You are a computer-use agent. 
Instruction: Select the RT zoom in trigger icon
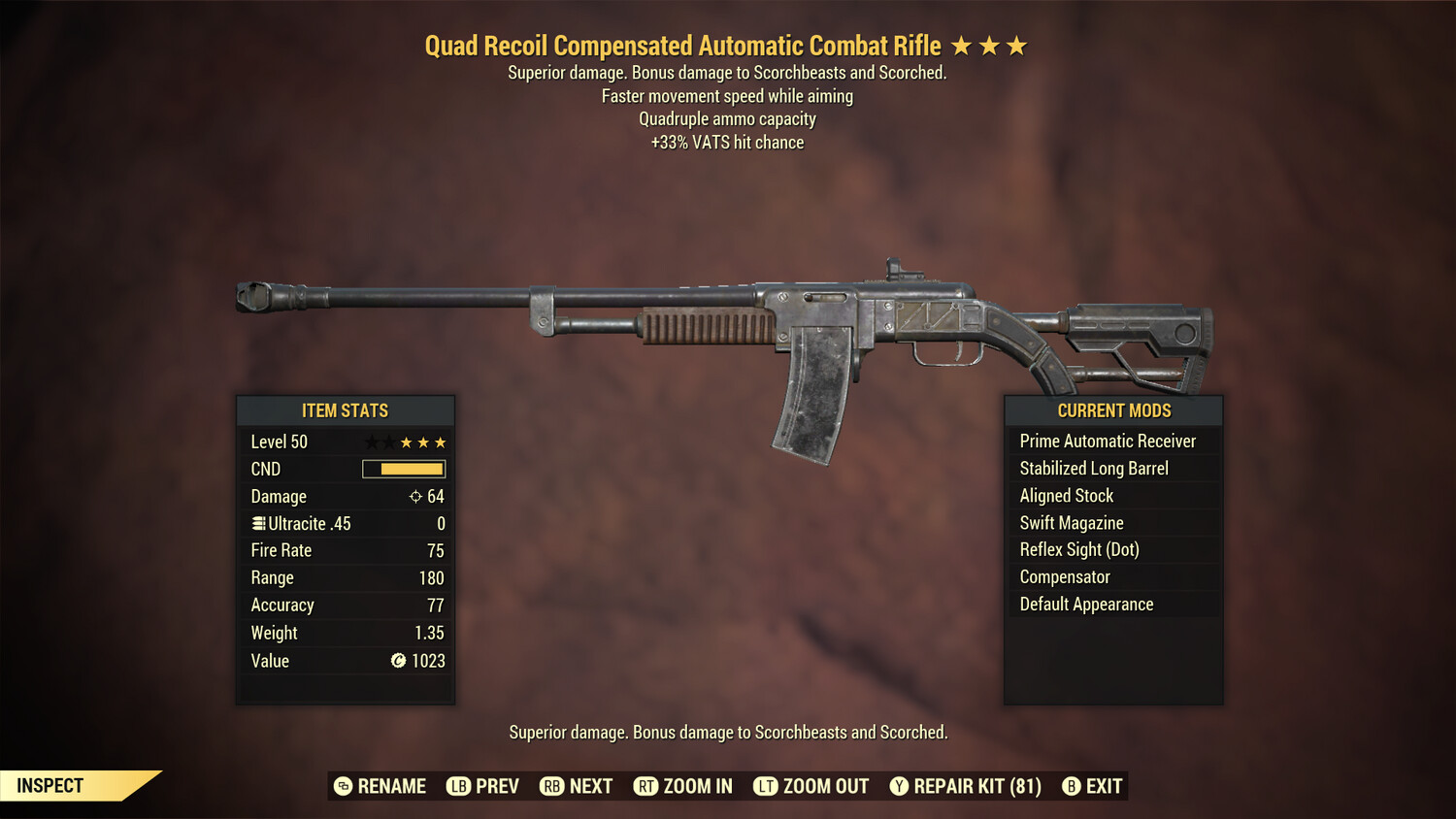pos(645,786)
